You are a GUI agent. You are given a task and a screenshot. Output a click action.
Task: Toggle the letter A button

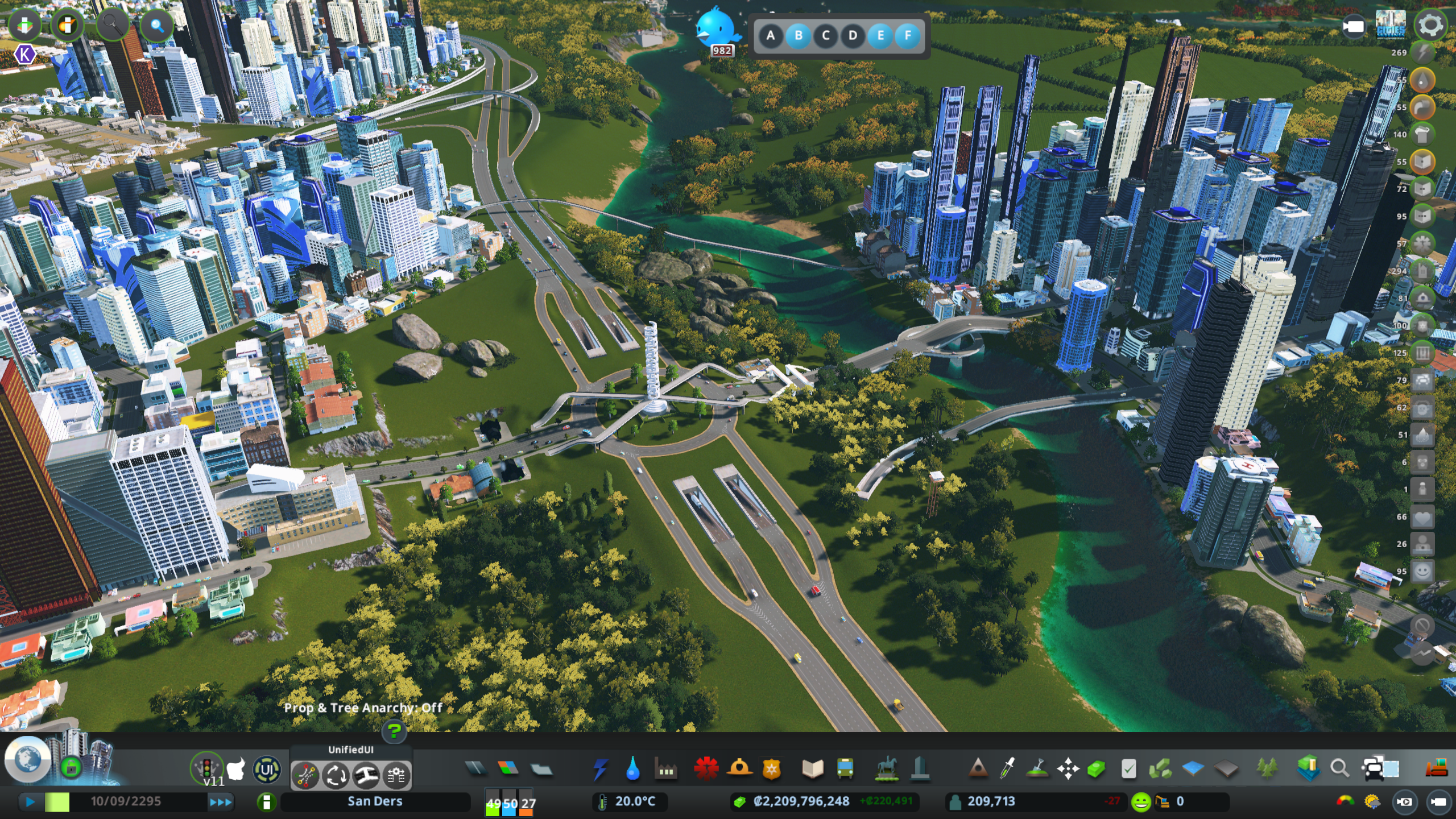(x=771, y=36)
